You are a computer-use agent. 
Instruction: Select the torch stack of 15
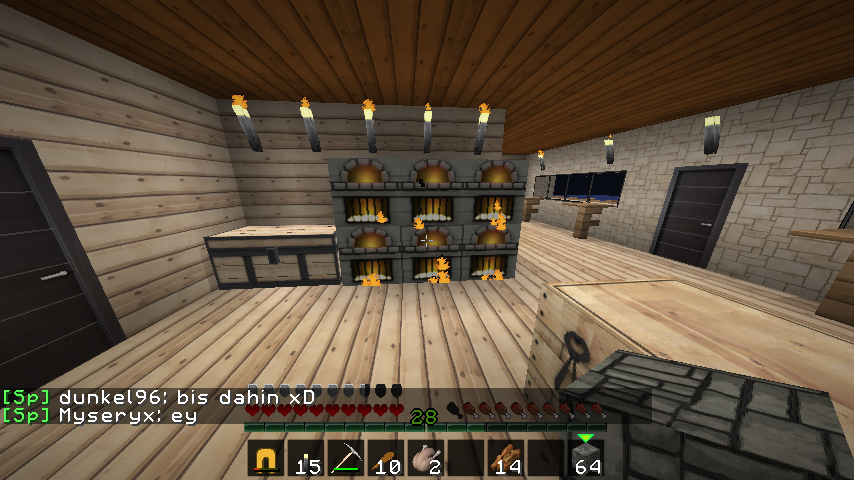pos(306,459)
